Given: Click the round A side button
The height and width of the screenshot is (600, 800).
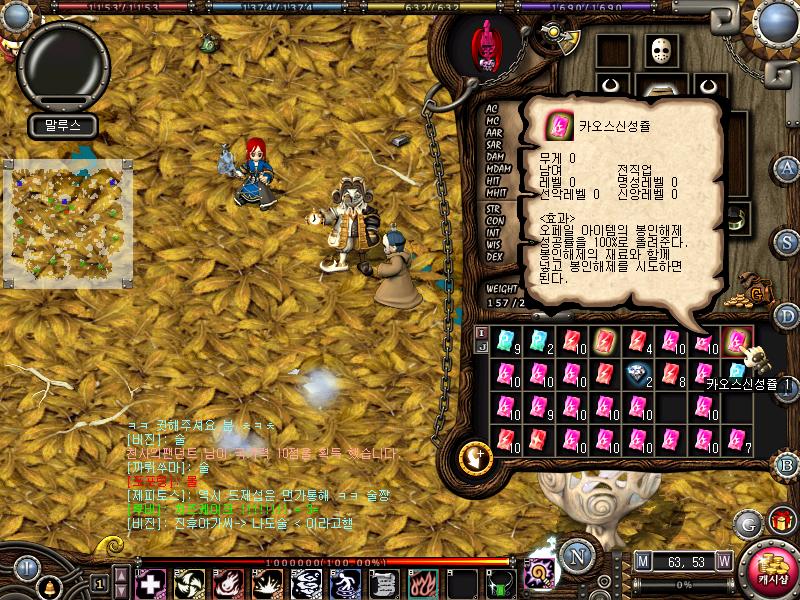Looking at the screenshot, I should (787, 167).
